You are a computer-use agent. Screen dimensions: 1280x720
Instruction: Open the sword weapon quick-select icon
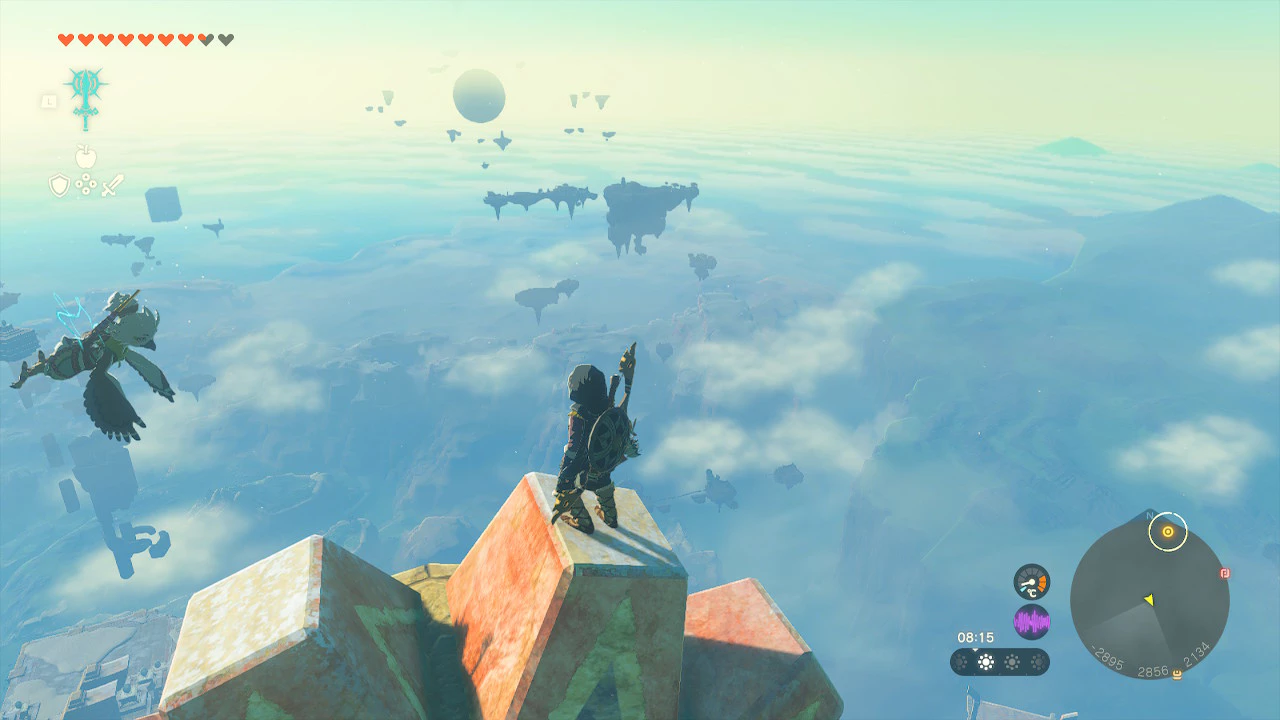112,185
